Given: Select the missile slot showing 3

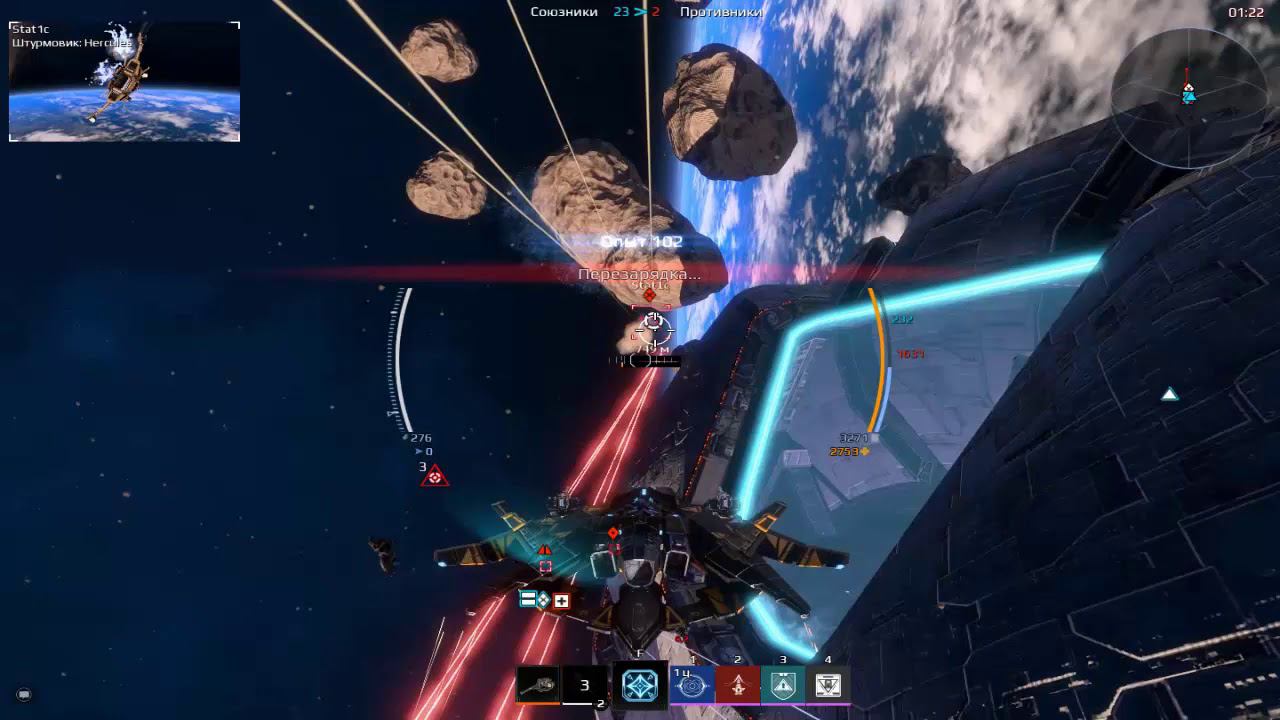Looking at the screenshot, I should coord(585,686).
